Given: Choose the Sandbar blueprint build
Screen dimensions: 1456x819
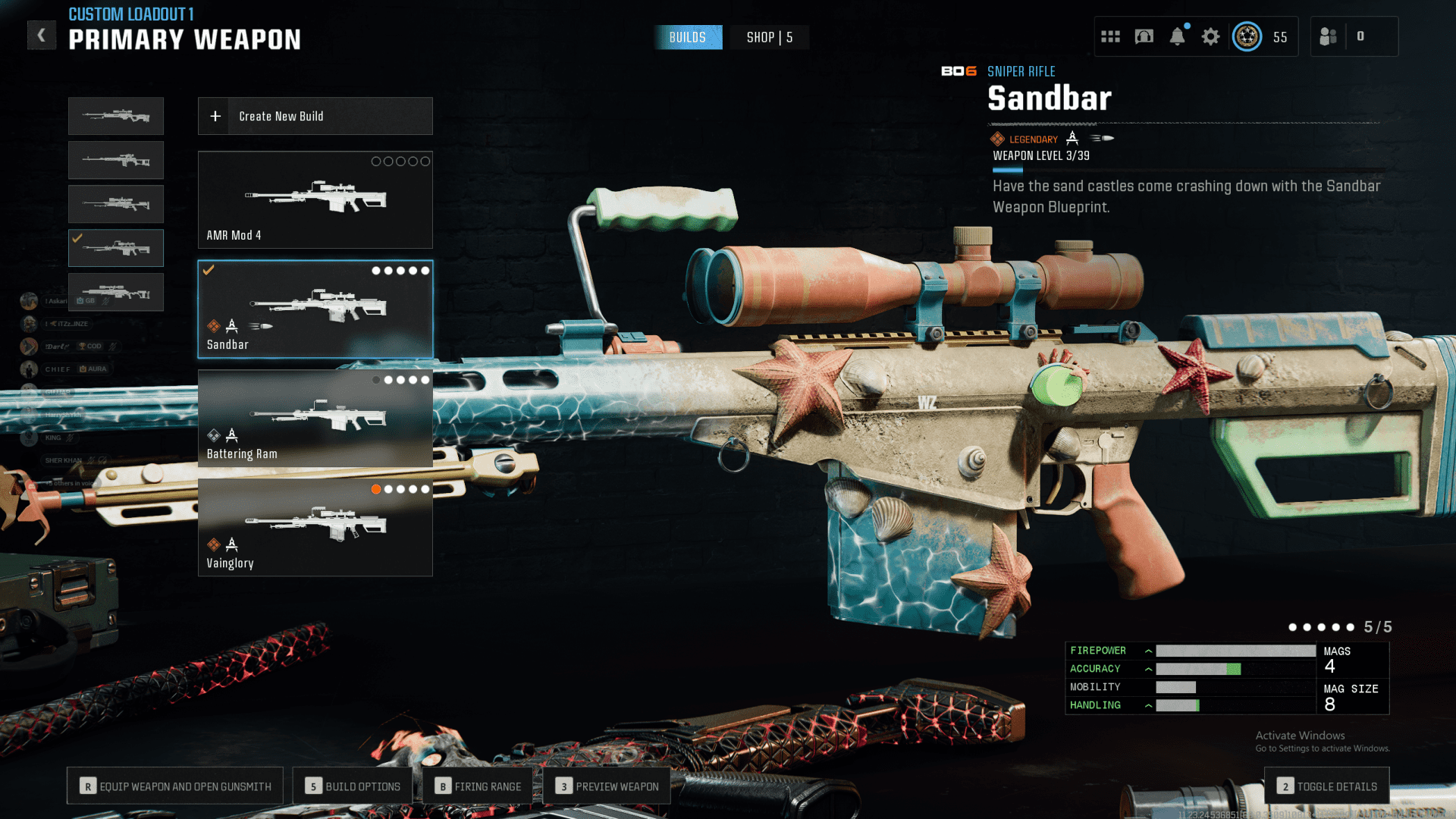Looking at the screenshot, I should [x=315, y=309].
